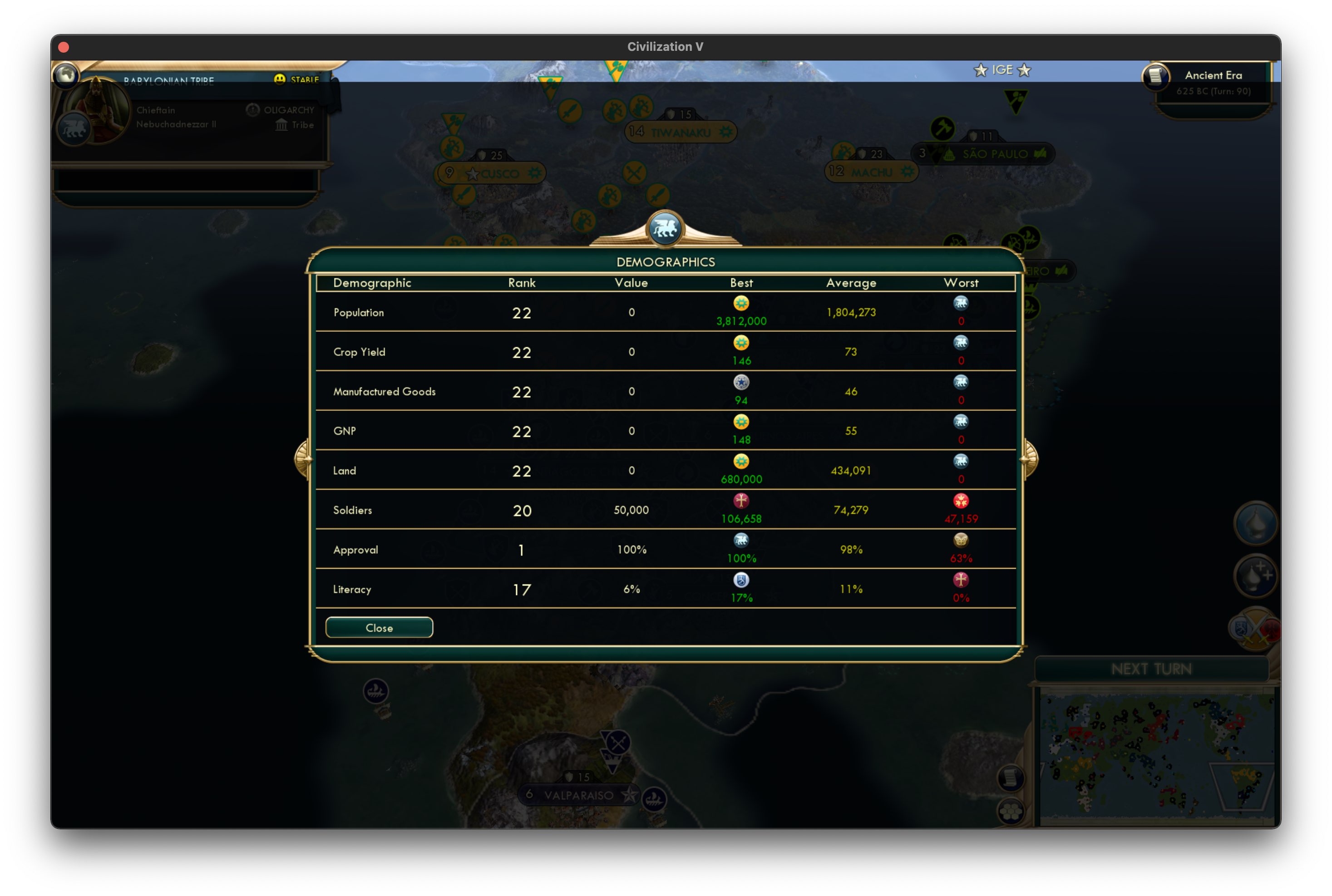The height and width of the screenshot is (896, 1332).
Task: Toggle the left IGE star
Action: click(x=981, y=70)
